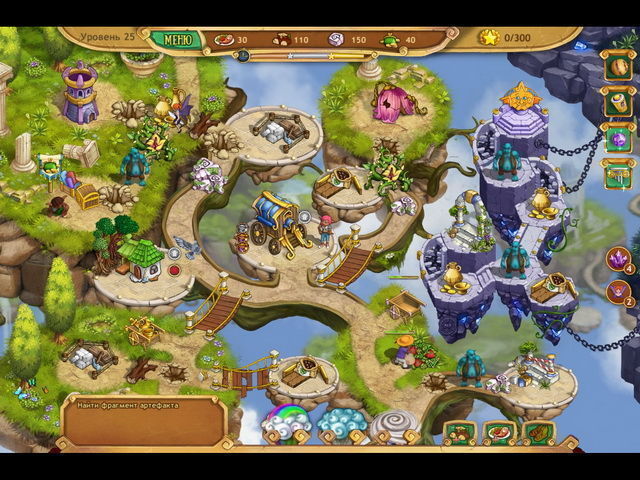Use the bread loaves food bonus
The image size is (640, 480).
(x=460, y=434)
